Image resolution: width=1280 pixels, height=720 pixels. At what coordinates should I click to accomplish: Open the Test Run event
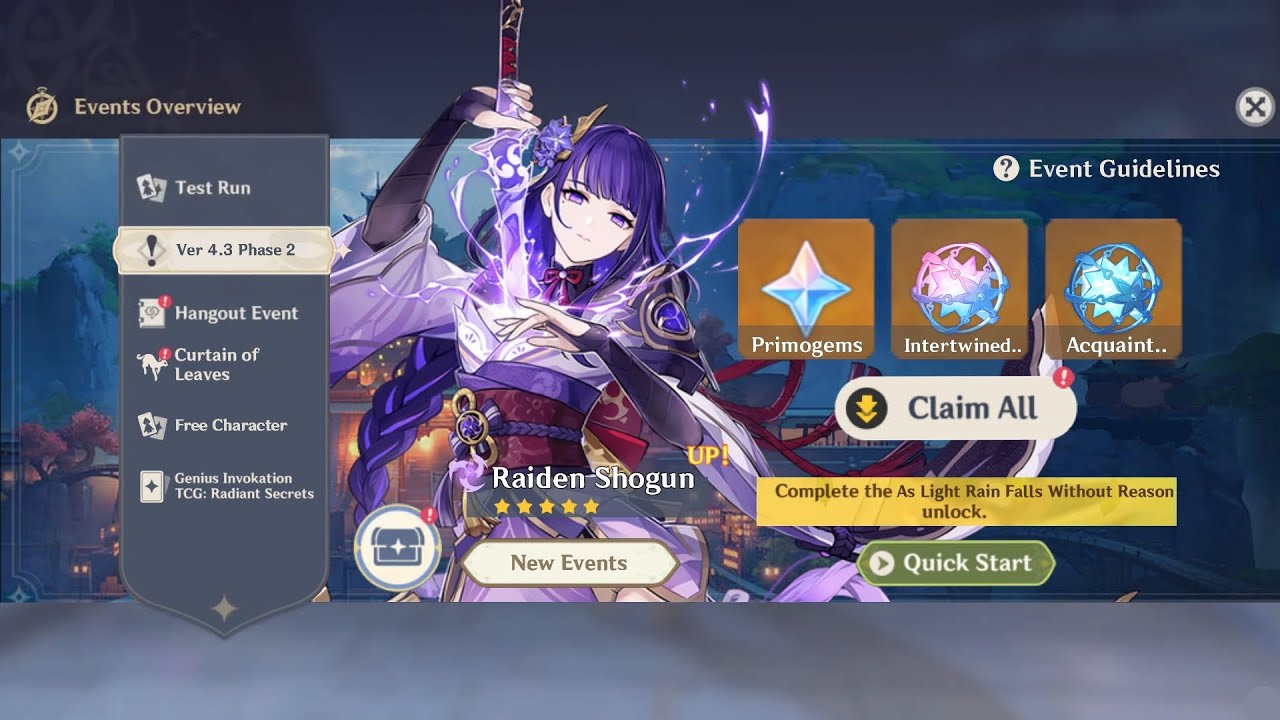[212, 188]
